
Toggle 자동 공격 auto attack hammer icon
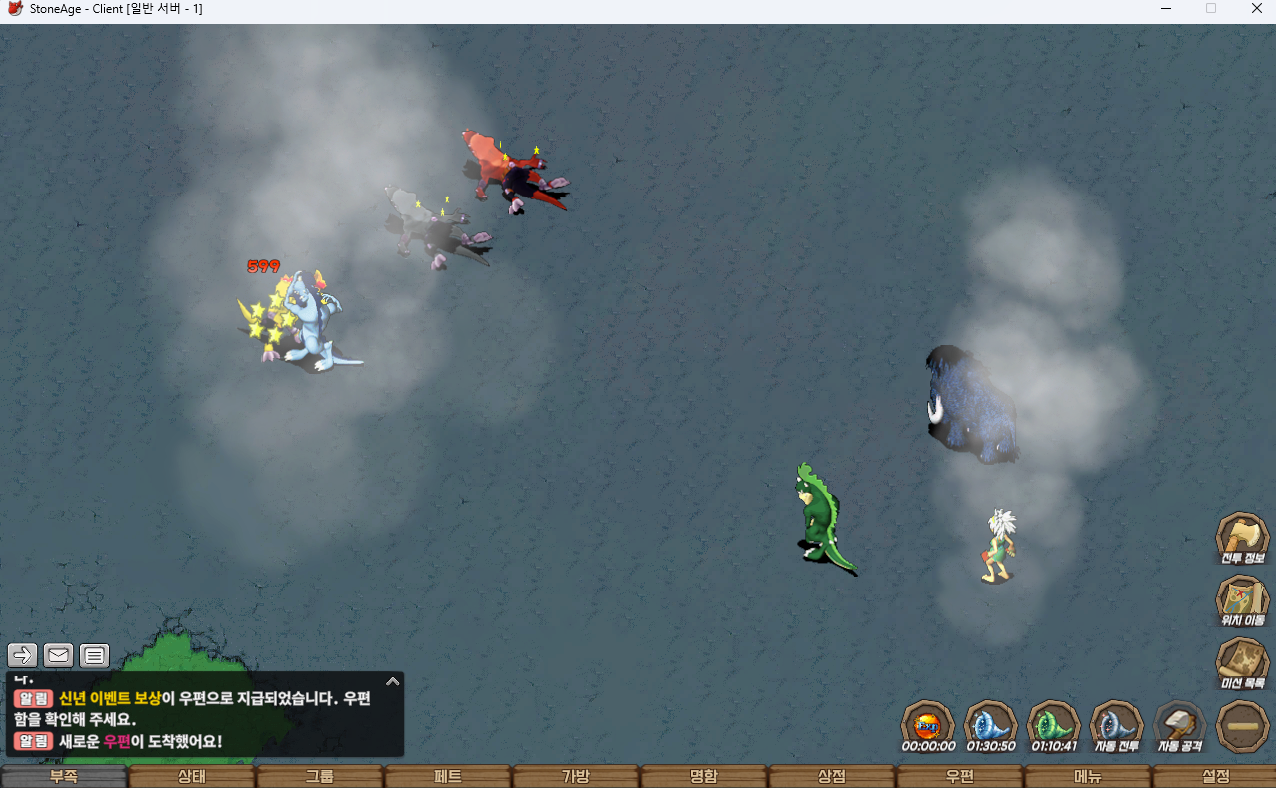point(1179,724)
